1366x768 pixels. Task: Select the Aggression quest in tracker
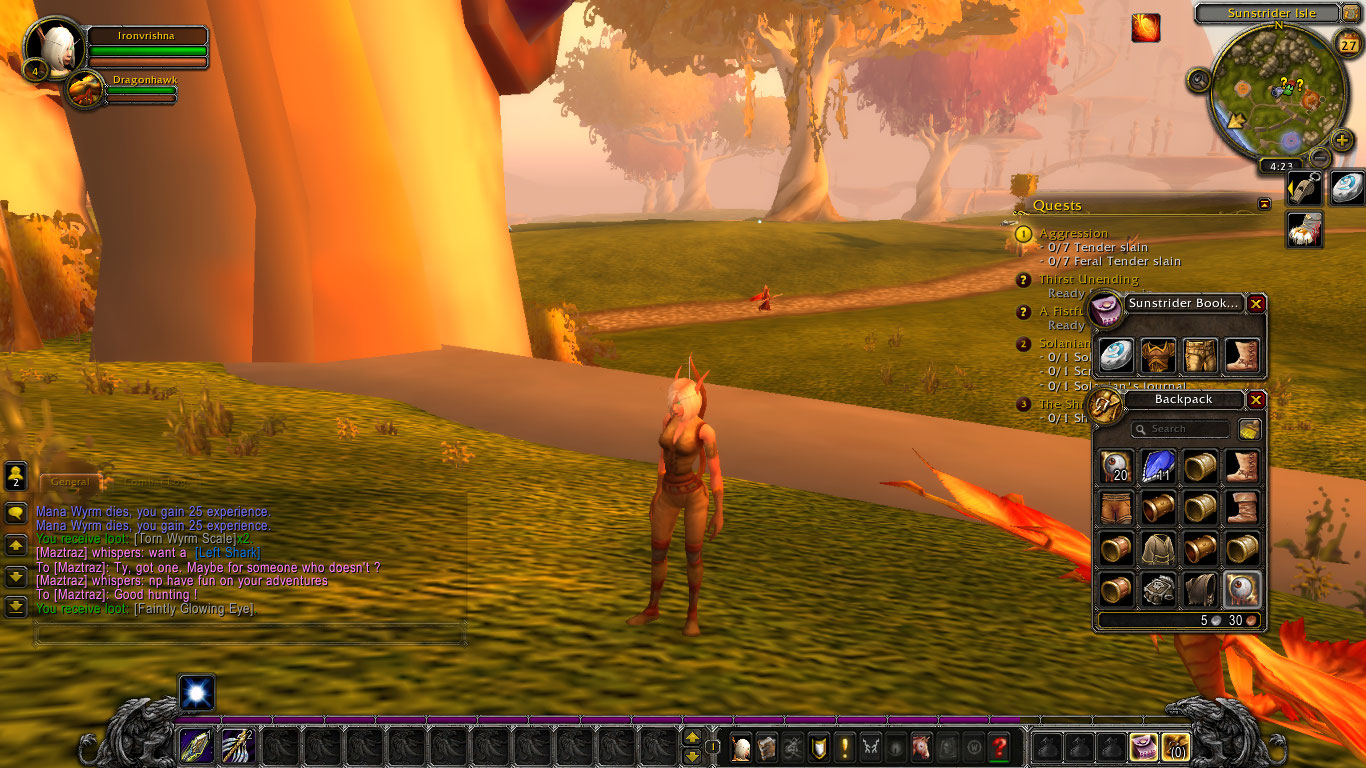coord(1074,233)
